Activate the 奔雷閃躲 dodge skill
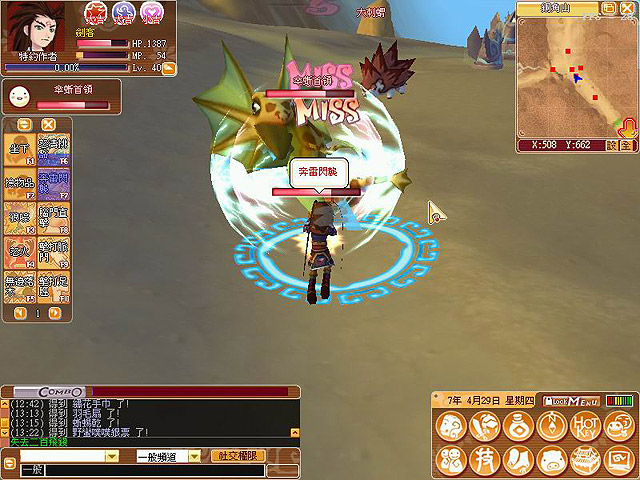640x480 pixels. [x=53, y=182]
